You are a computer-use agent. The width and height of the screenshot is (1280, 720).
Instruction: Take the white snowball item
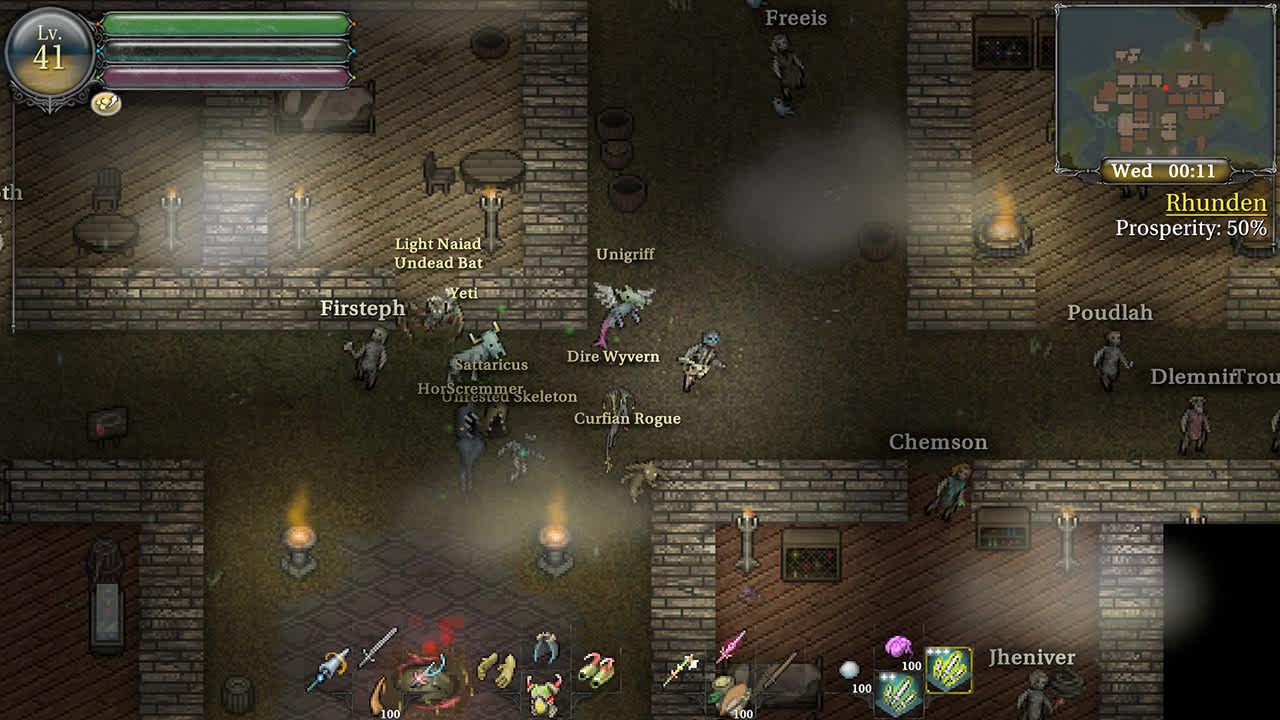[x=850, y=669]
